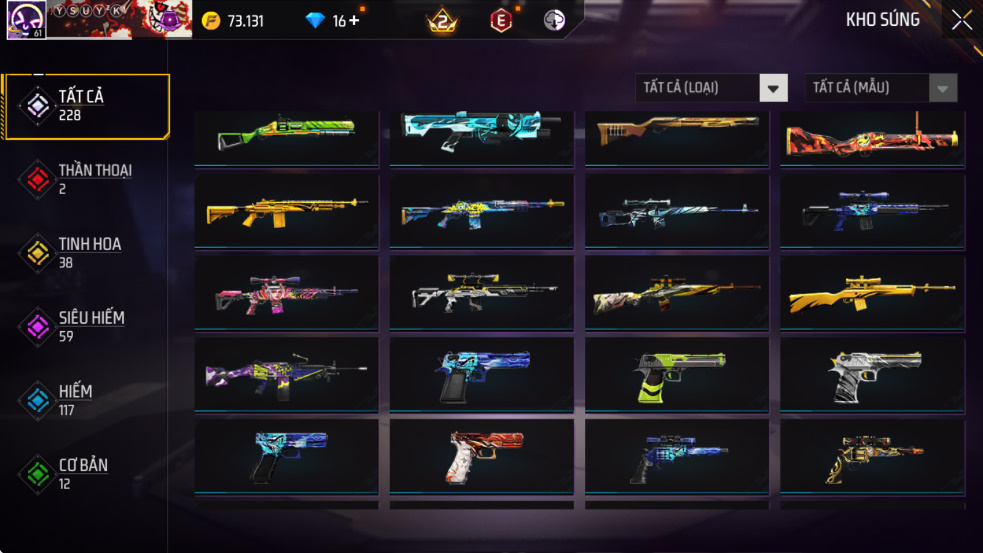Image resolution: width=983 pixels, height=553 pixels.
Task: Click the red hexagon E badge
Action: point(501,20)
